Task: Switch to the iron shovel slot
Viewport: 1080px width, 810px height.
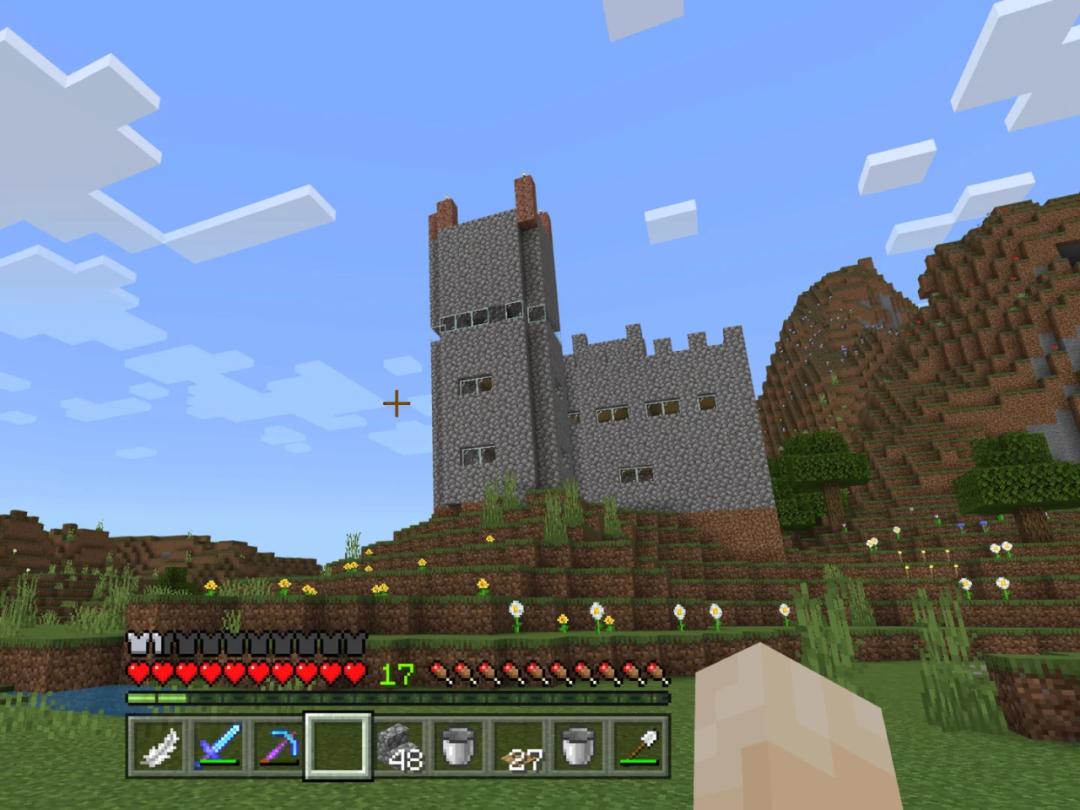Action: pyautogui.click(x=638, y=747)
